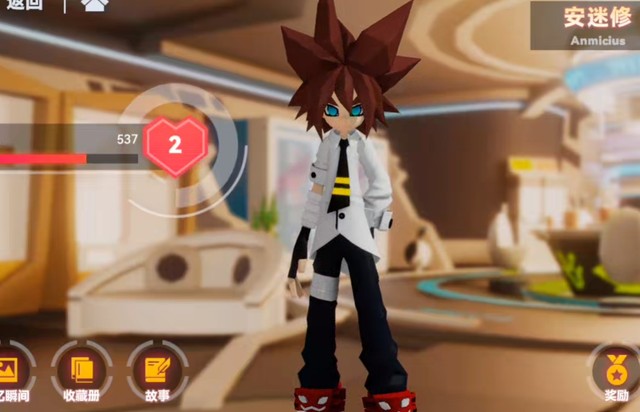Tap the red heart affection level badge
The width and height of the screenshot is (640, 412).
pos(175,145)
